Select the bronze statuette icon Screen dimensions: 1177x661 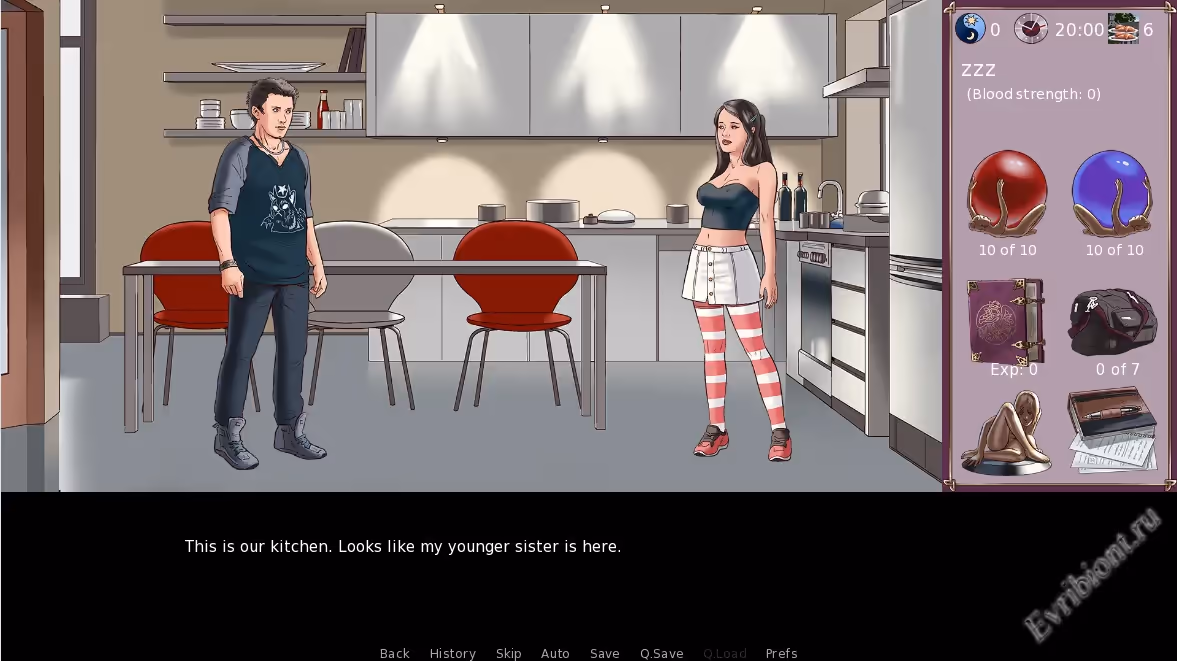[1007, 433]
